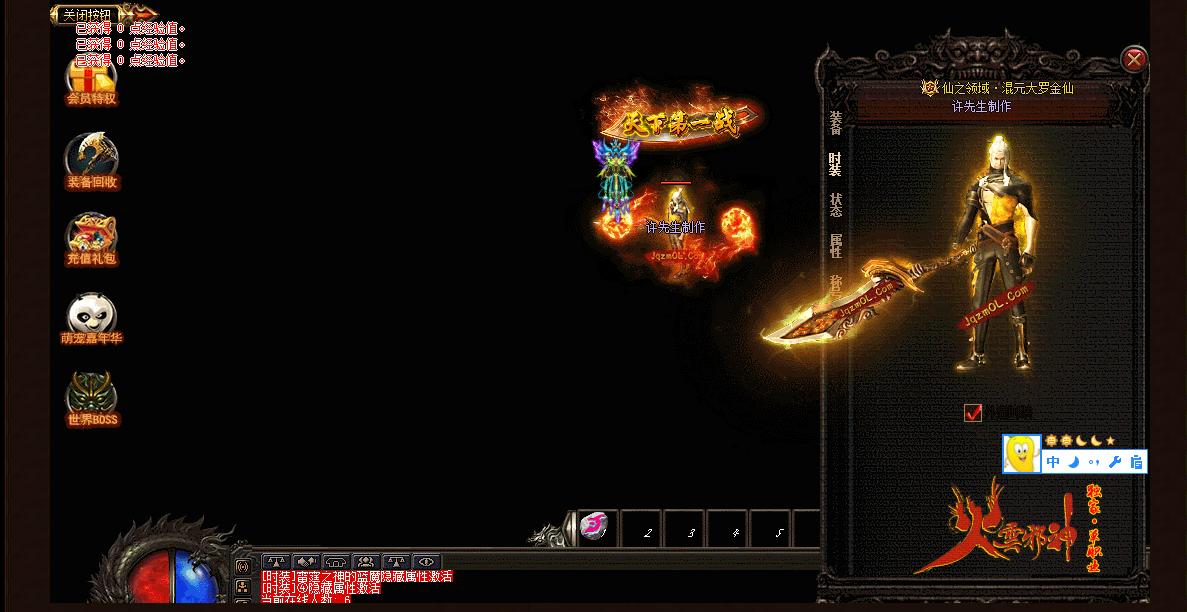Open the 世界BOSS icon
The image size is (1187, 612).
click(x=92, y=398)
